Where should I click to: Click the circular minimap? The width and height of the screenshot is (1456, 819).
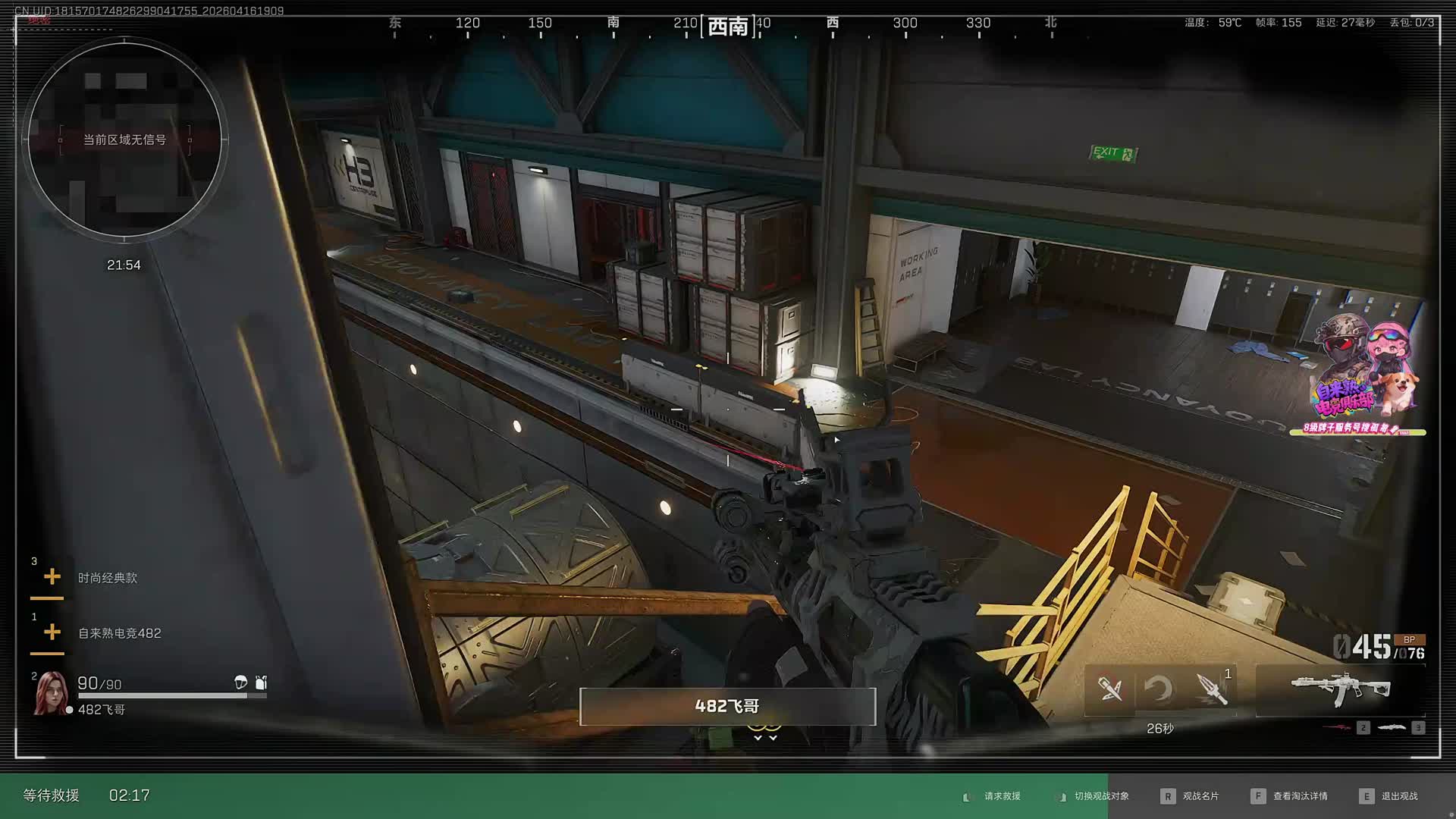click(124, 140)
